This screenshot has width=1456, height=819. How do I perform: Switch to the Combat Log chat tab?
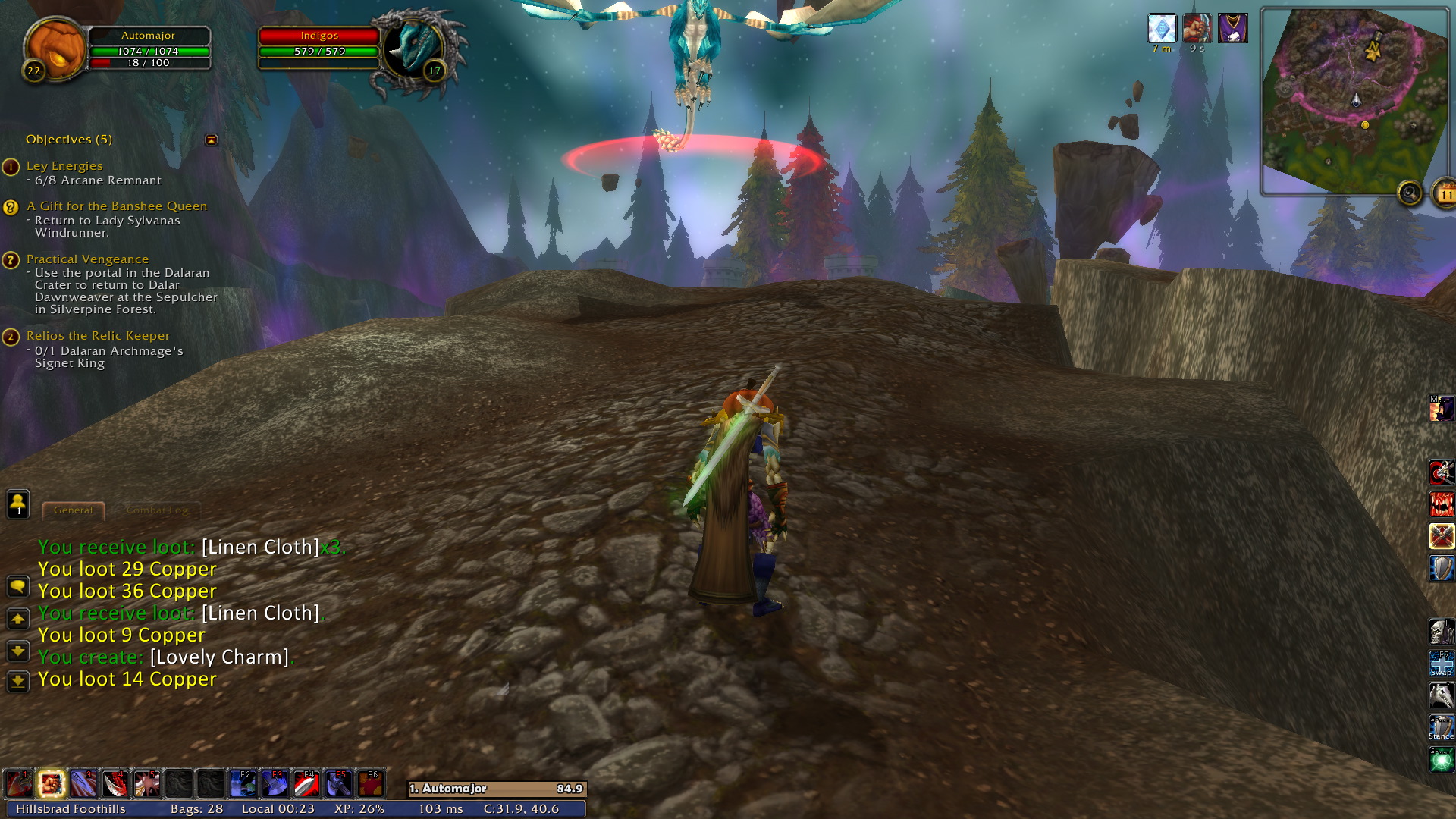pyautogui.click(x=157, y=510)
